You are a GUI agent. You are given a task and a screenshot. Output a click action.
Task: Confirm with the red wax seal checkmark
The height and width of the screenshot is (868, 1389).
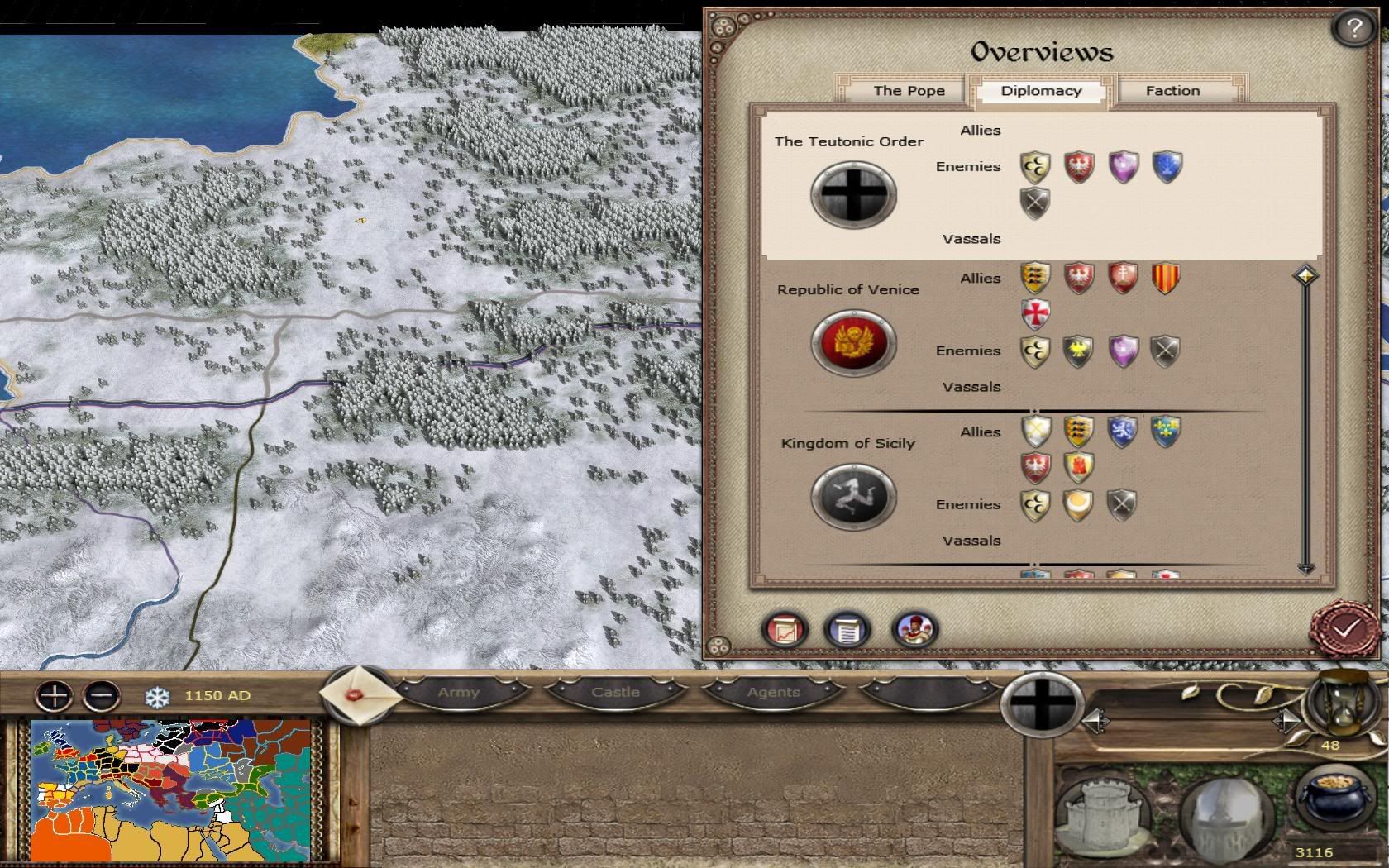click(1345, 628)
